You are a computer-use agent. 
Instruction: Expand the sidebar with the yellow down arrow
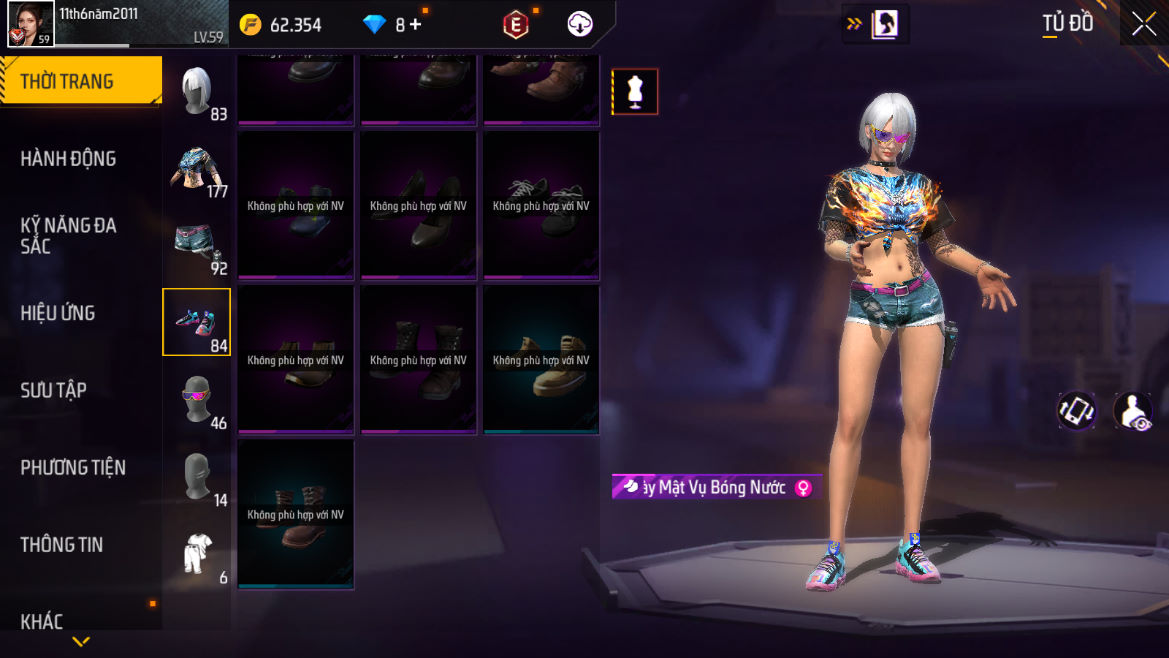[81, 642]
